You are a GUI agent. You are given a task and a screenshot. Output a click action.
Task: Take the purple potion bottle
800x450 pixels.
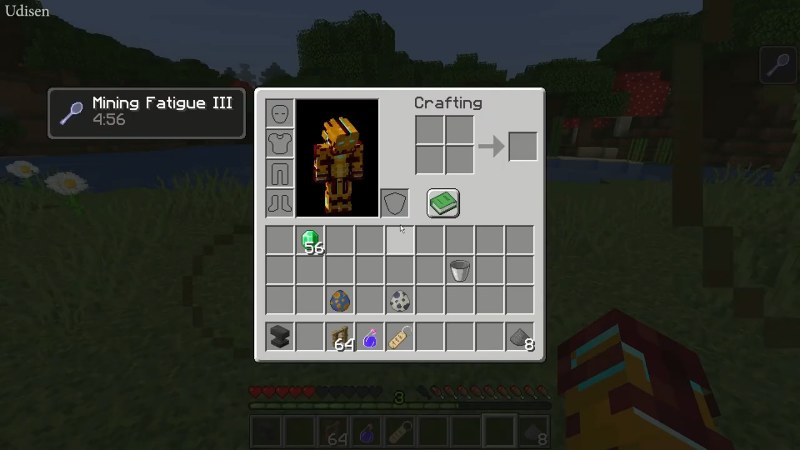(x=370, y=337)
